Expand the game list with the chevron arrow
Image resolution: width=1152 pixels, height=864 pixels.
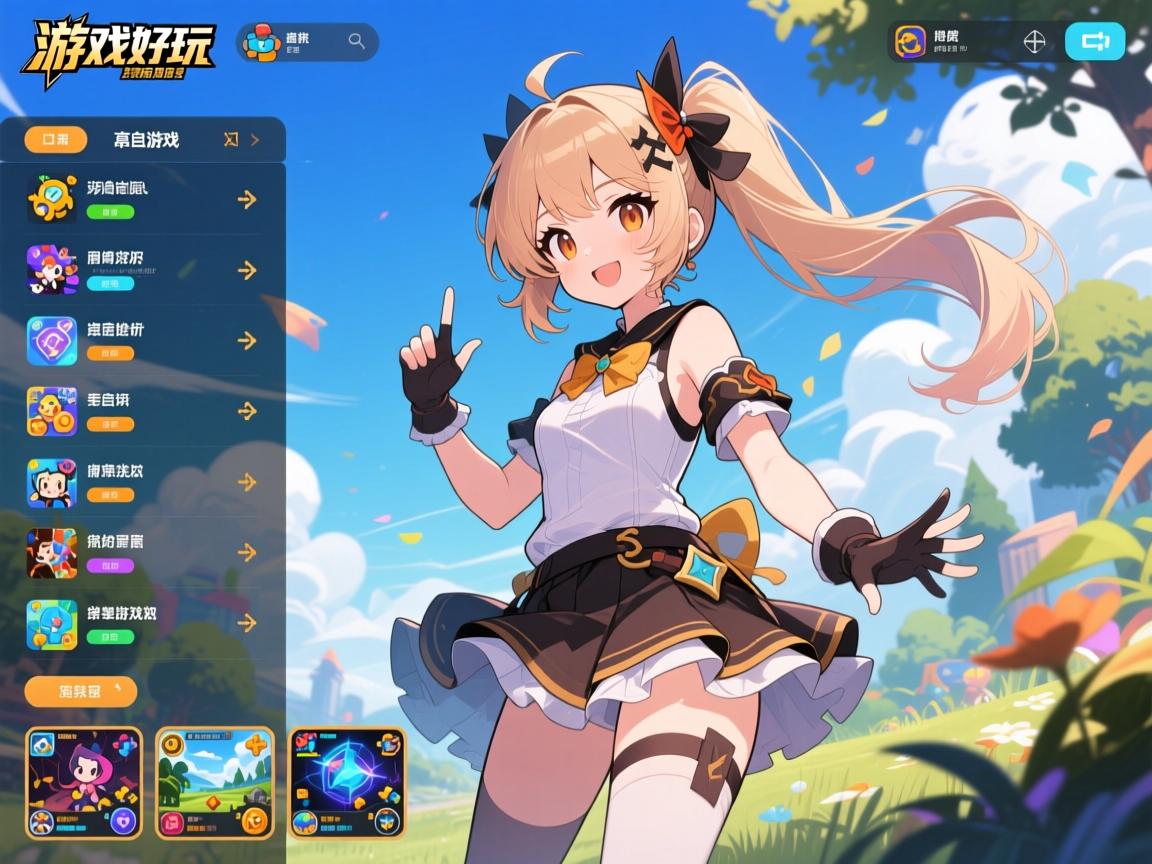pos(255,140)
